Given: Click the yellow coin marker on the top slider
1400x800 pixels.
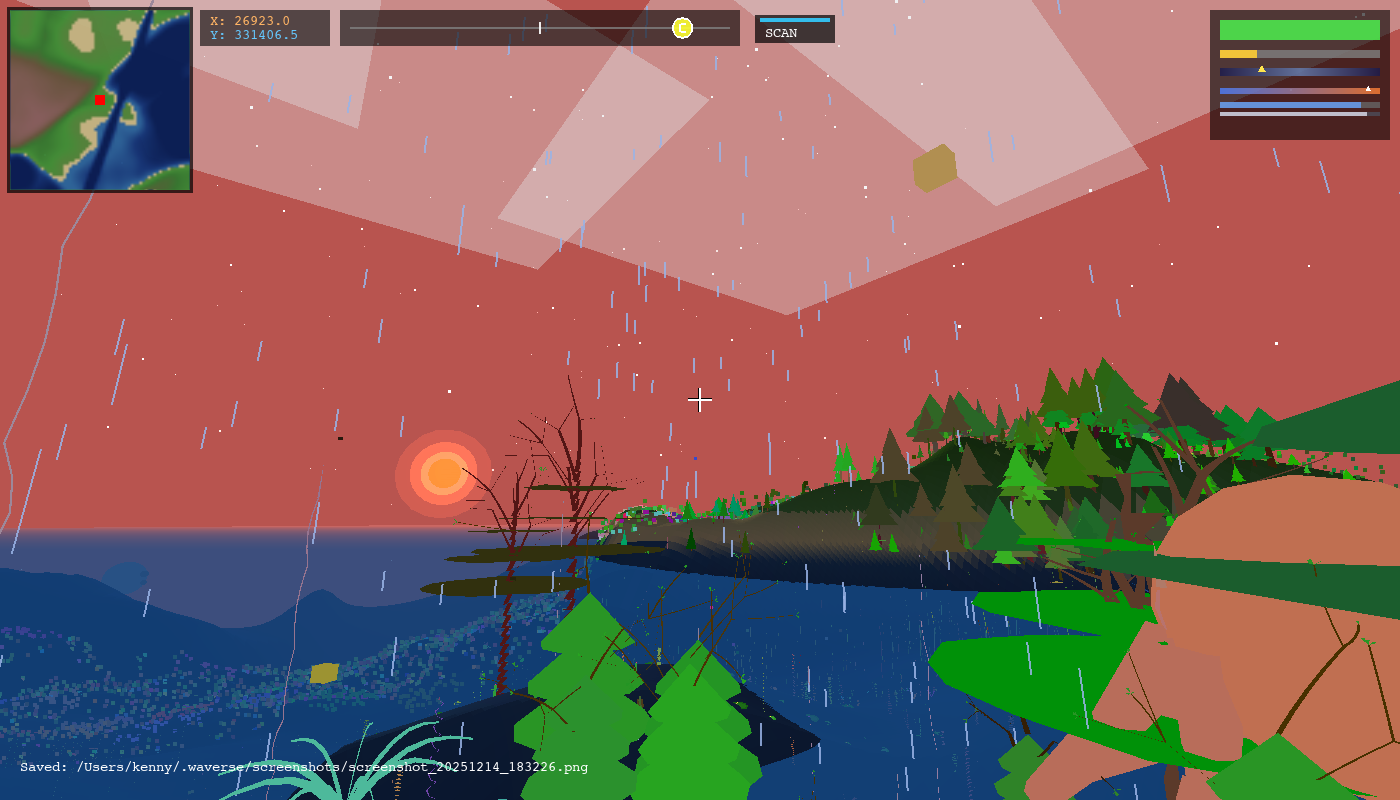Looking at the screenshot, I should pos(681,27).
